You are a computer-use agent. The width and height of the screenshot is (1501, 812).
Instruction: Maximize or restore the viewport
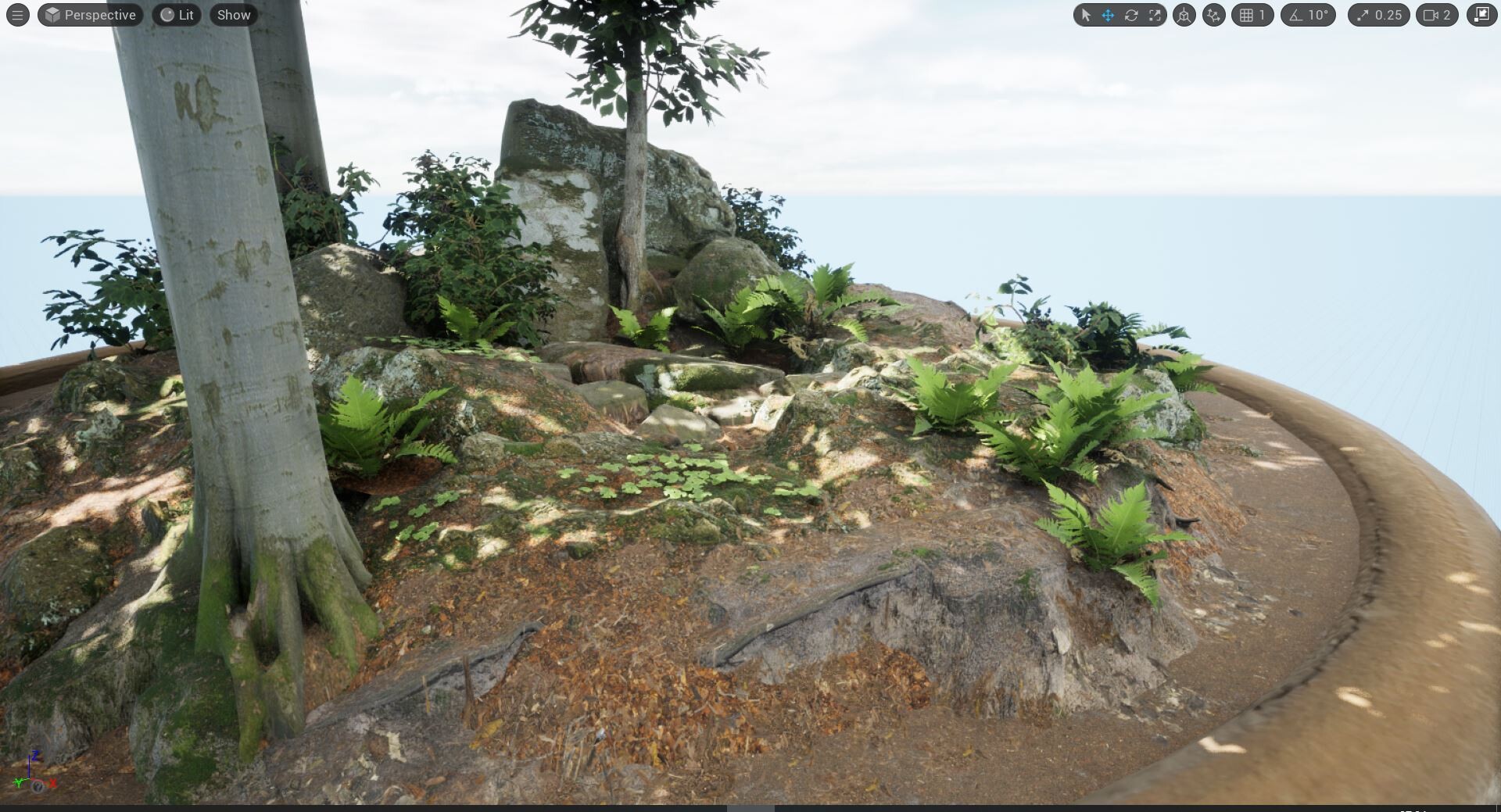point(1481,15)
